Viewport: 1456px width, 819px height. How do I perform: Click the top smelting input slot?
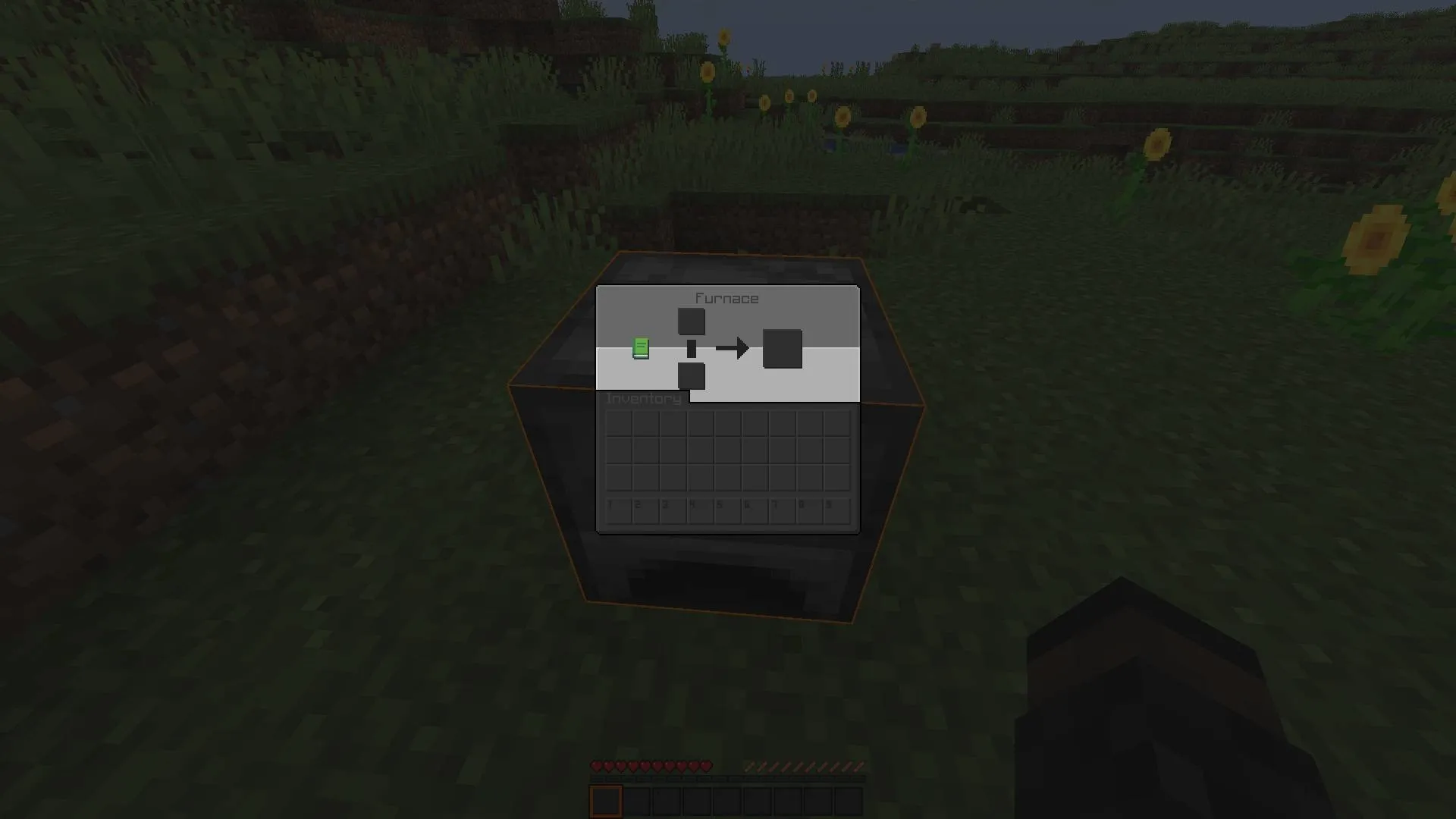692,320
